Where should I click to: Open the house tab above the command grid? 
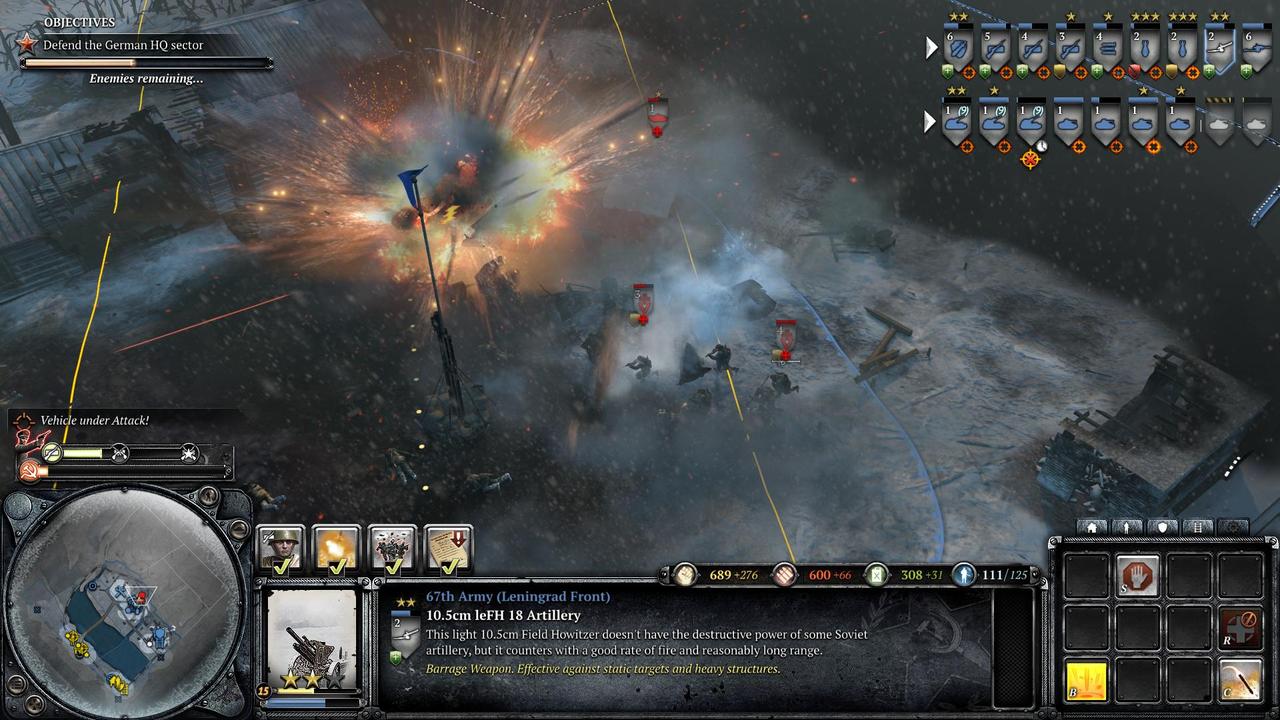pos(1092,527)
